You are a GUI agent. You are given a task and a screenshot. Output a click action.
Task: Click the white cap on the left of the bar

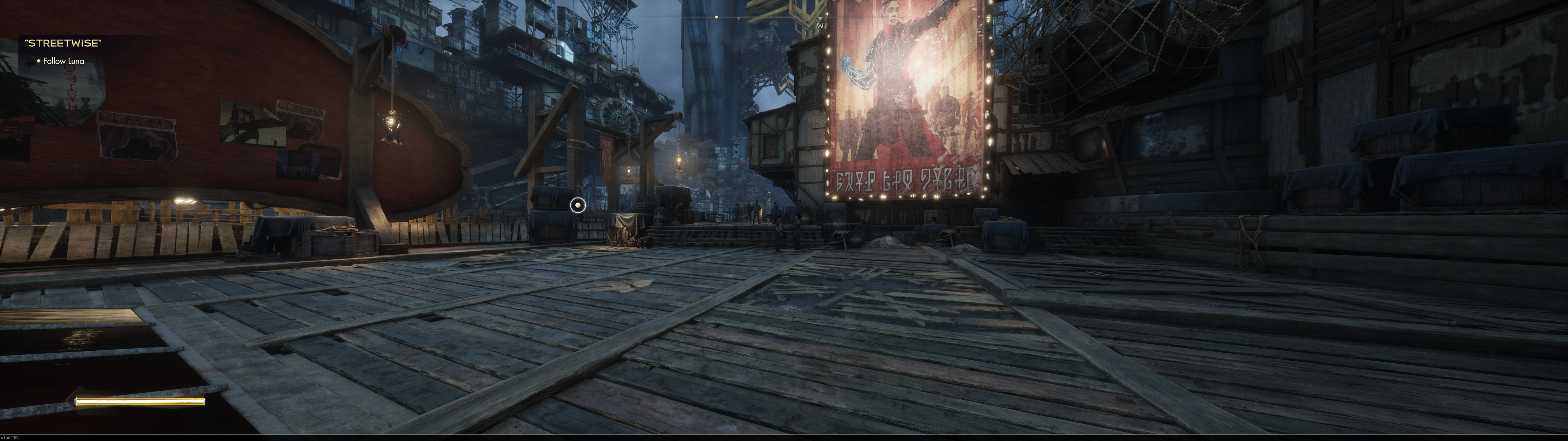[77, 401]
